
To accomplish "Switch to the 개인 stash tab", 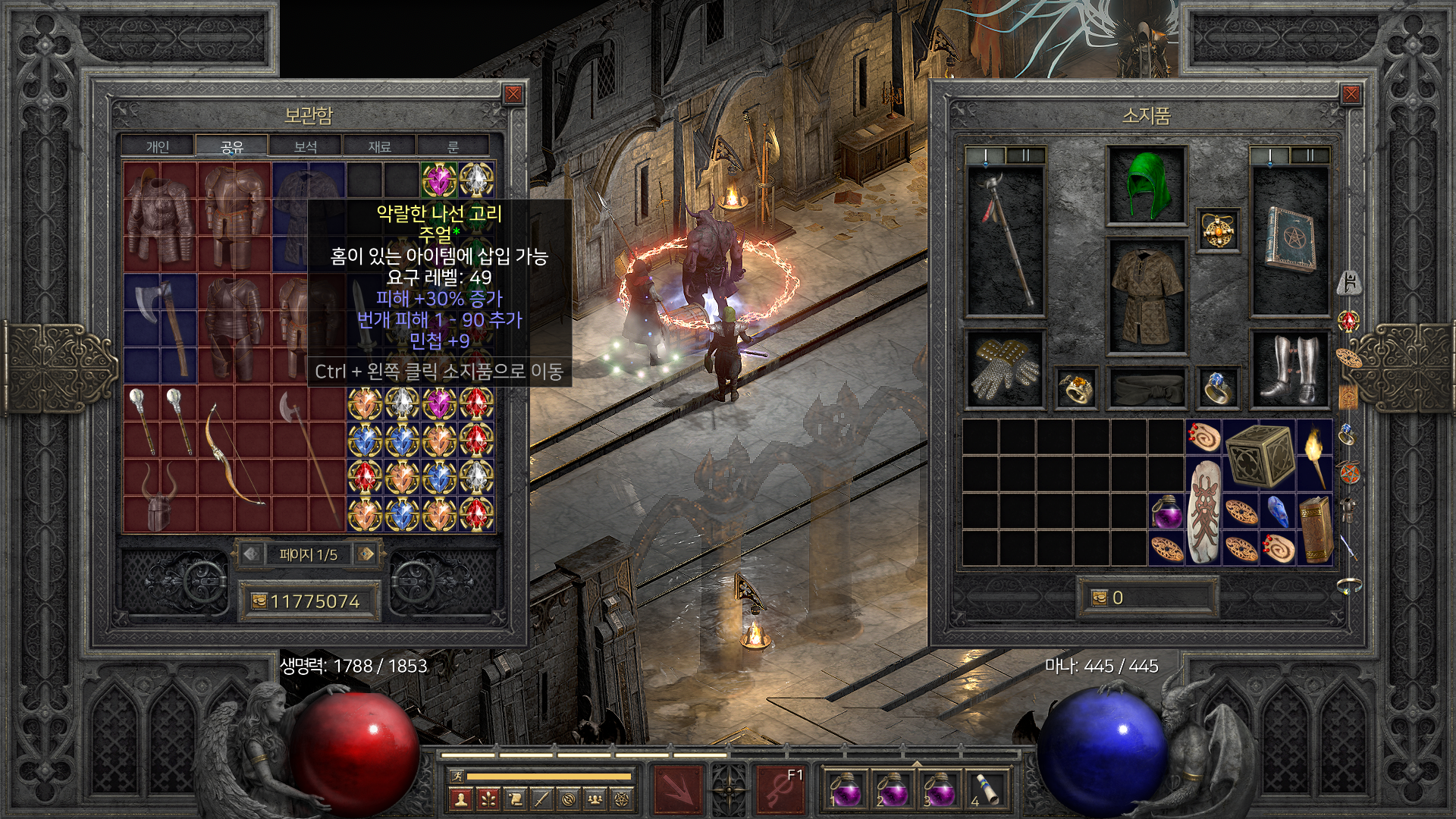I will (x=158, y=146).
